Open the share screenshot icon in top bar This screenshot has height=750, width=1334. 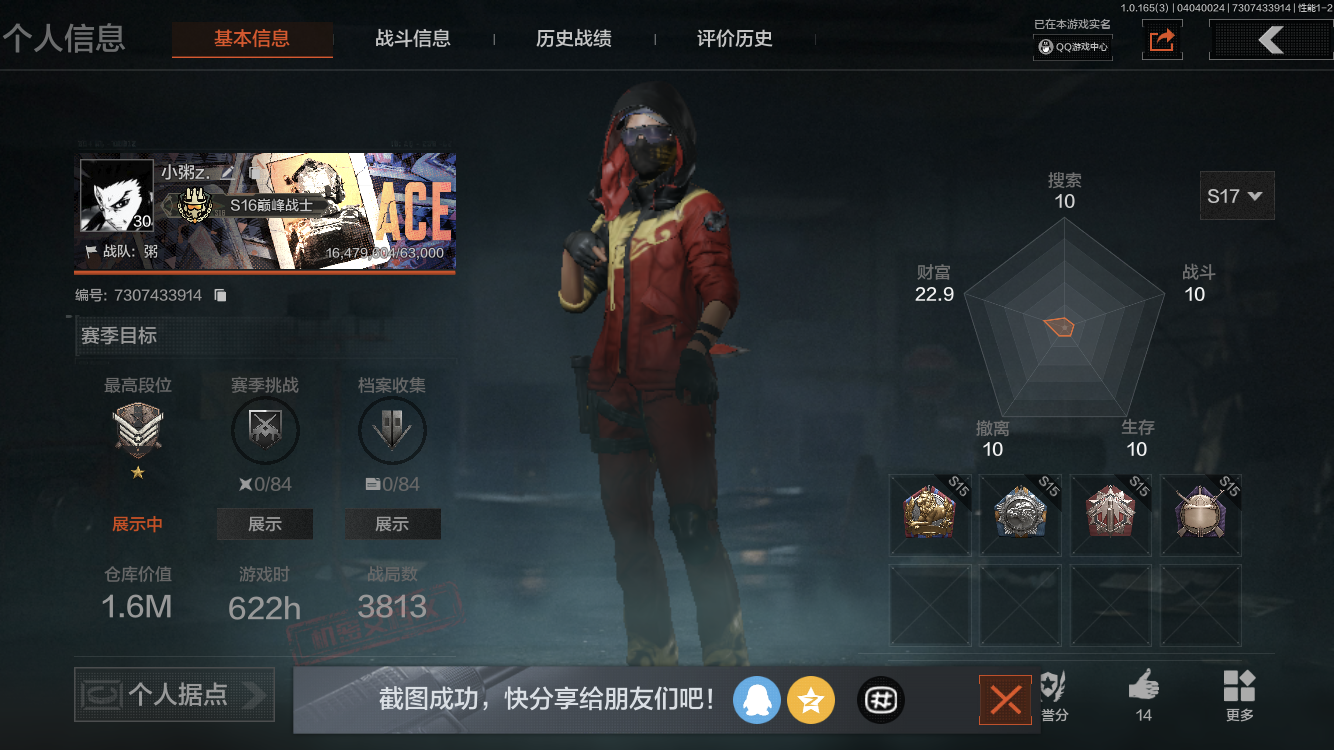coord(1161,40)
